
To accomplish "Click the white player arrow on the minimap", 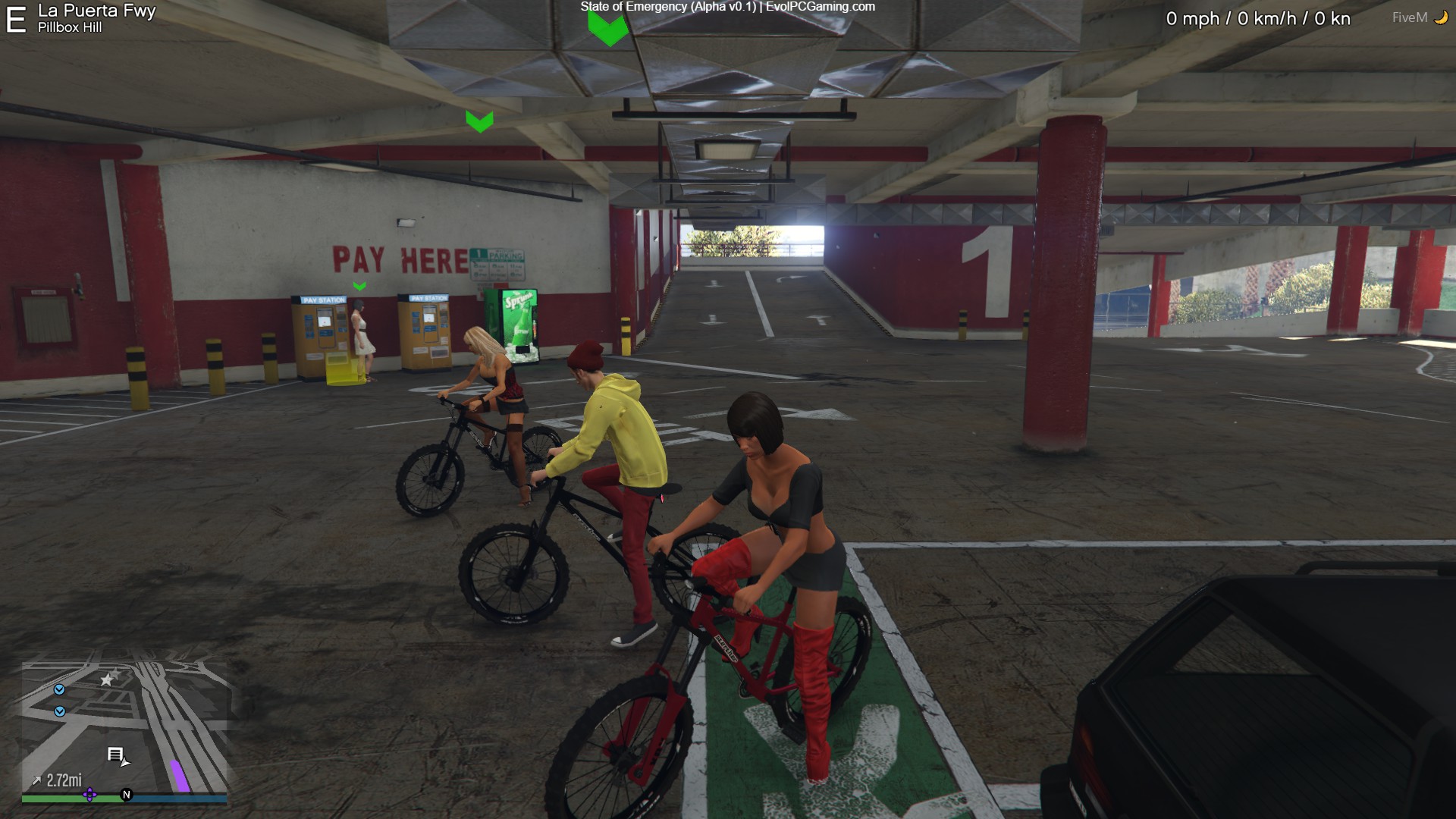I will click(126, 761).
